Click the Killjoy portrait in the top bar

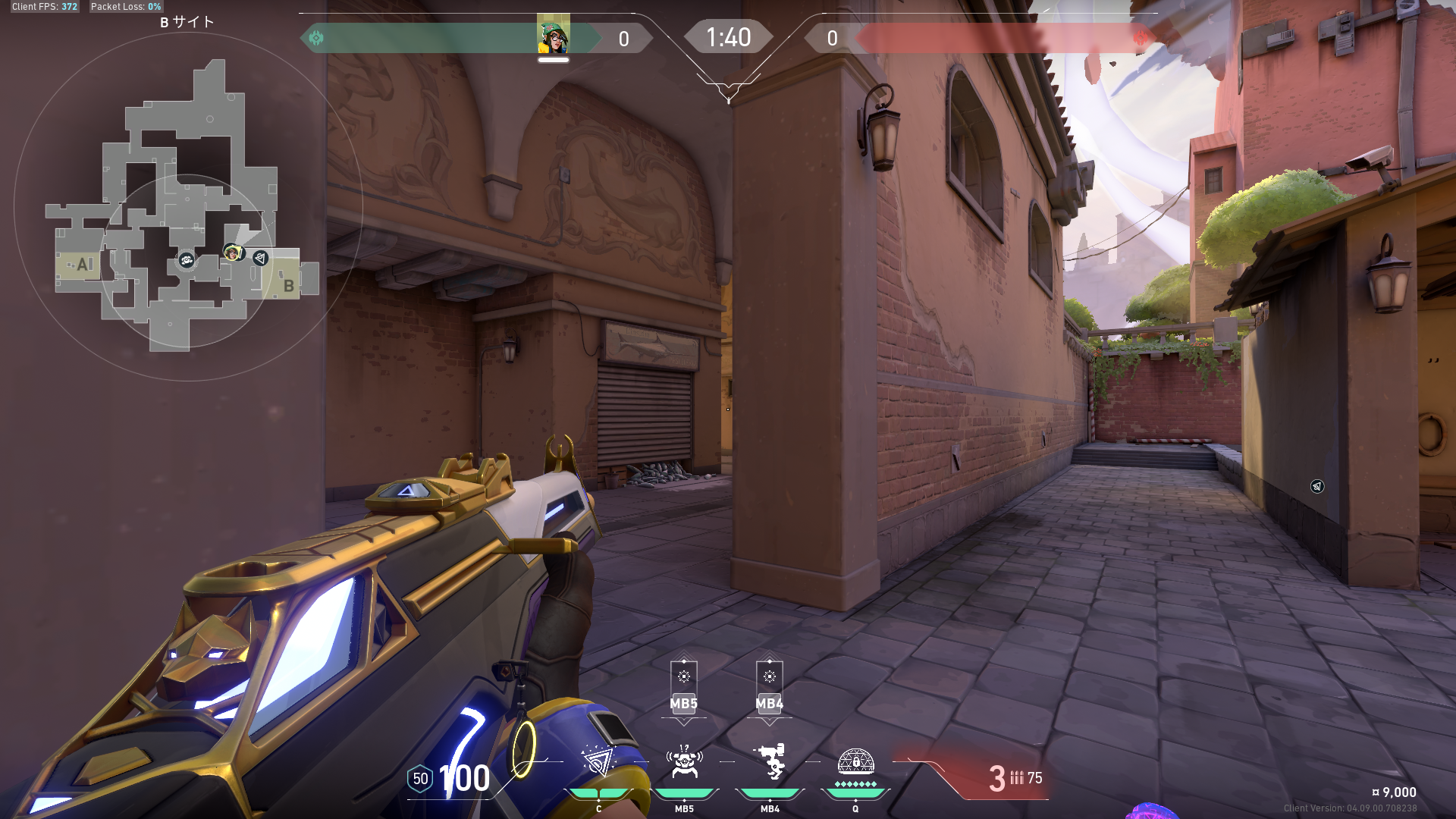(x=554, y=35)
